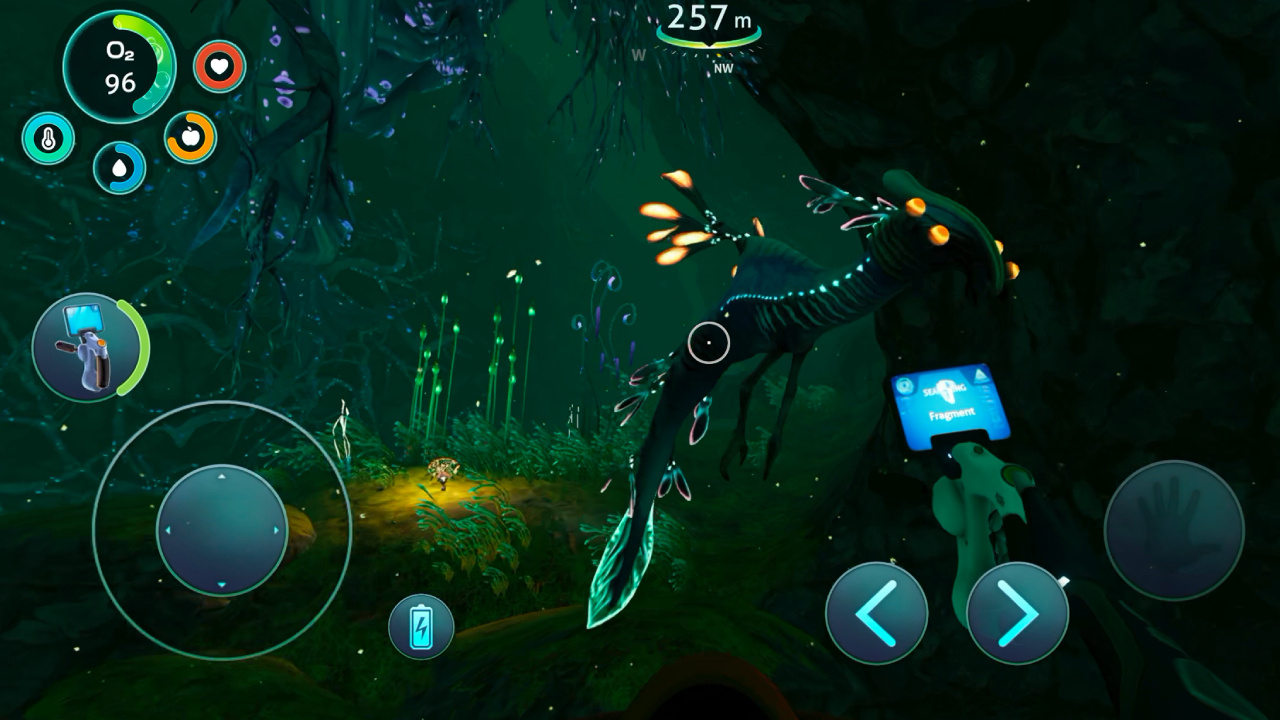1280x720 pixels.
Task: Switch to the next tool with right arrow
Action: coord(1018,612)
